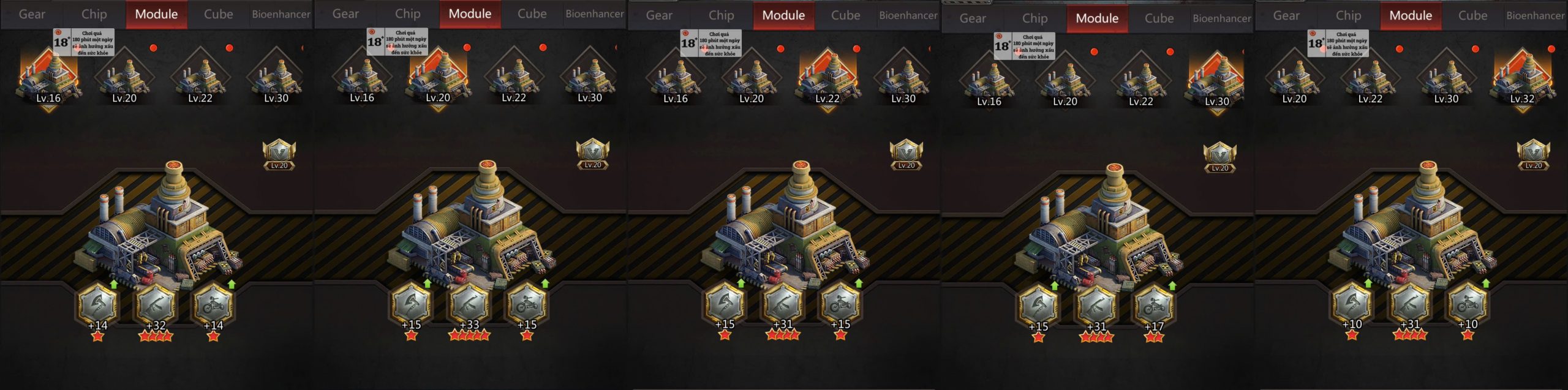The image size is (1568, 390).
Task: Open the +33 five-star rifle module
Action: click(x=470, y=304)
